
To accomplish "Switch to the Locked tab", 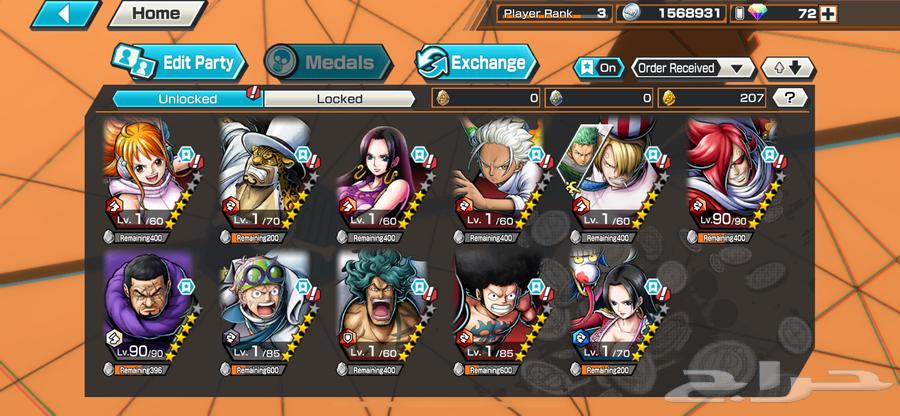I will pos(340,98).
